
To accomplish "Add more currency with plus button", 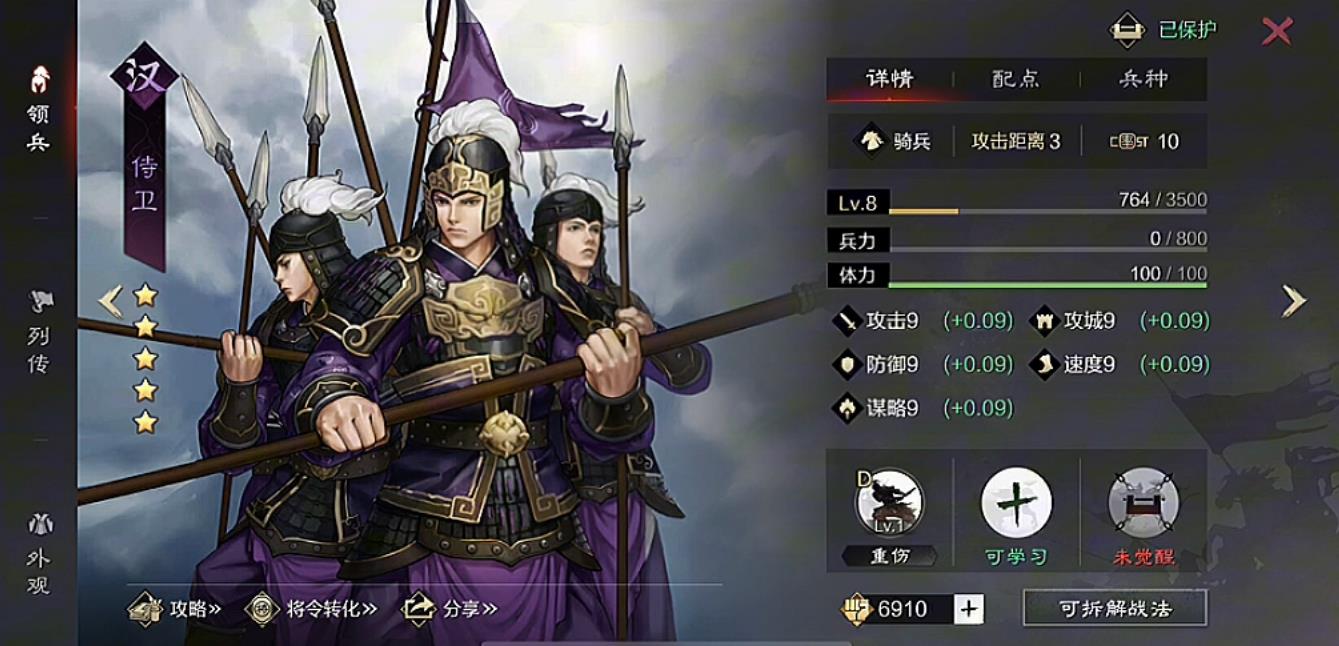I will tap(969, 608).
